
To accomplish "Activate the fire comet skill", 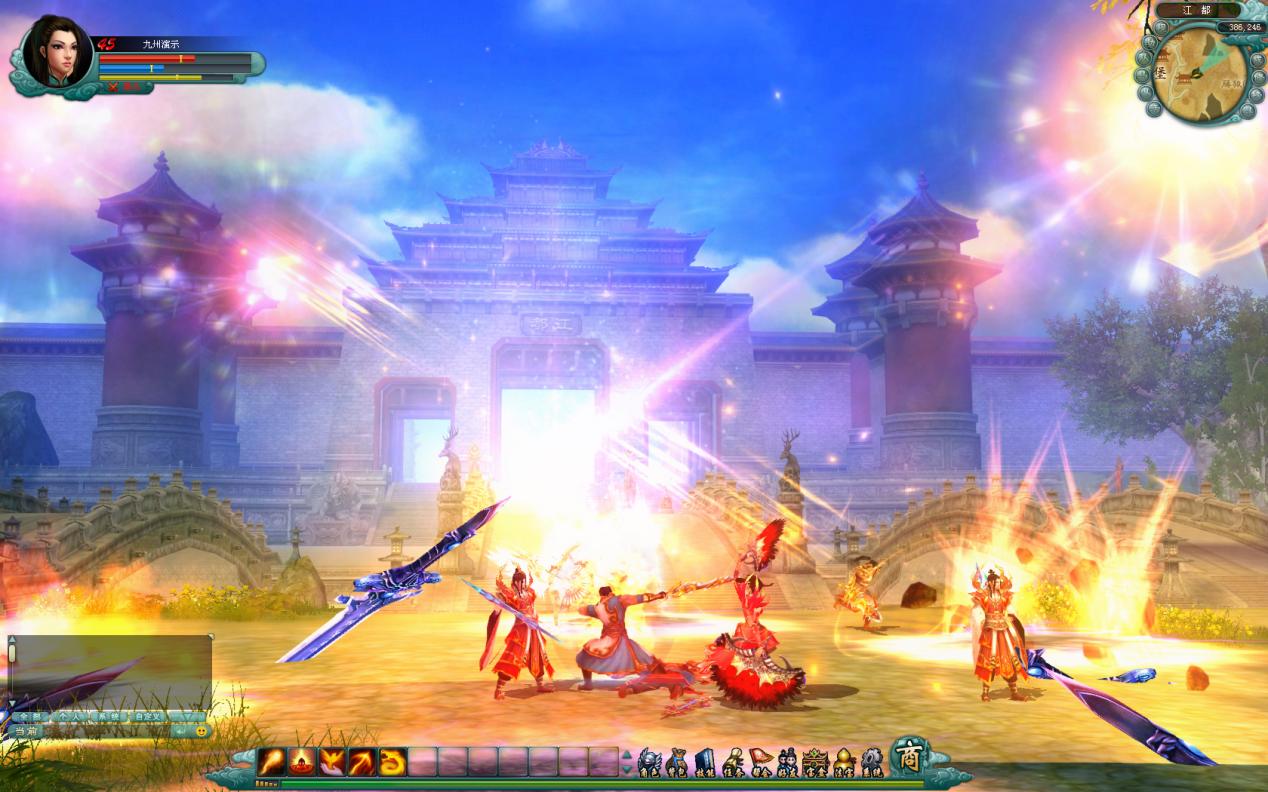I will 272,762.
